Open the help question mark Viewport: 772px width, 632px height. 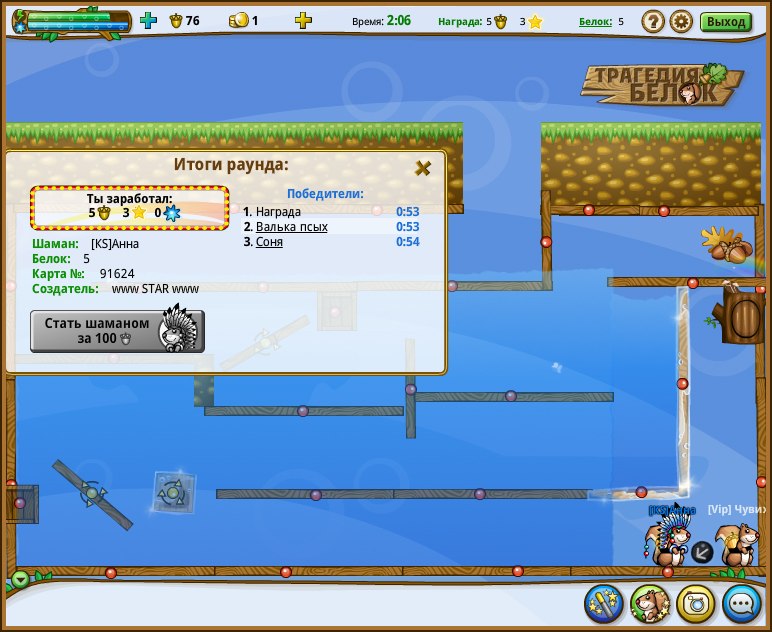click(653, 21)
